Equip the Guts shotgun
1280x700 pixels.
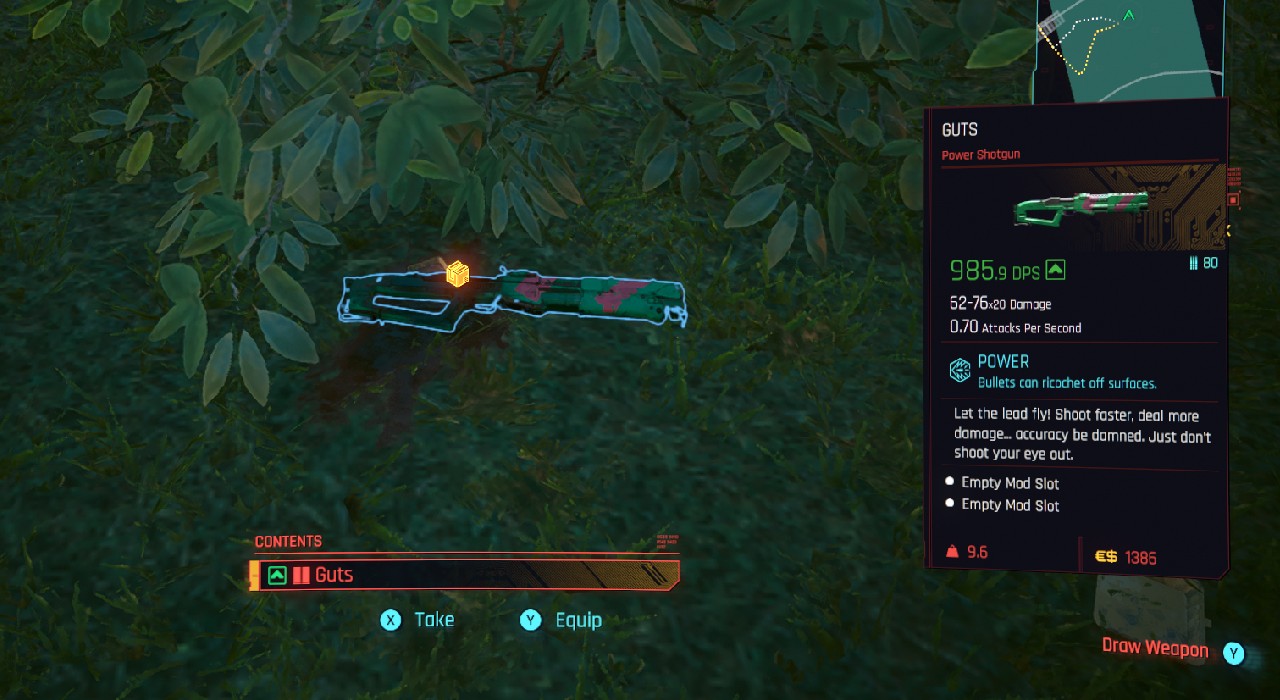click(x=562, y=620)
